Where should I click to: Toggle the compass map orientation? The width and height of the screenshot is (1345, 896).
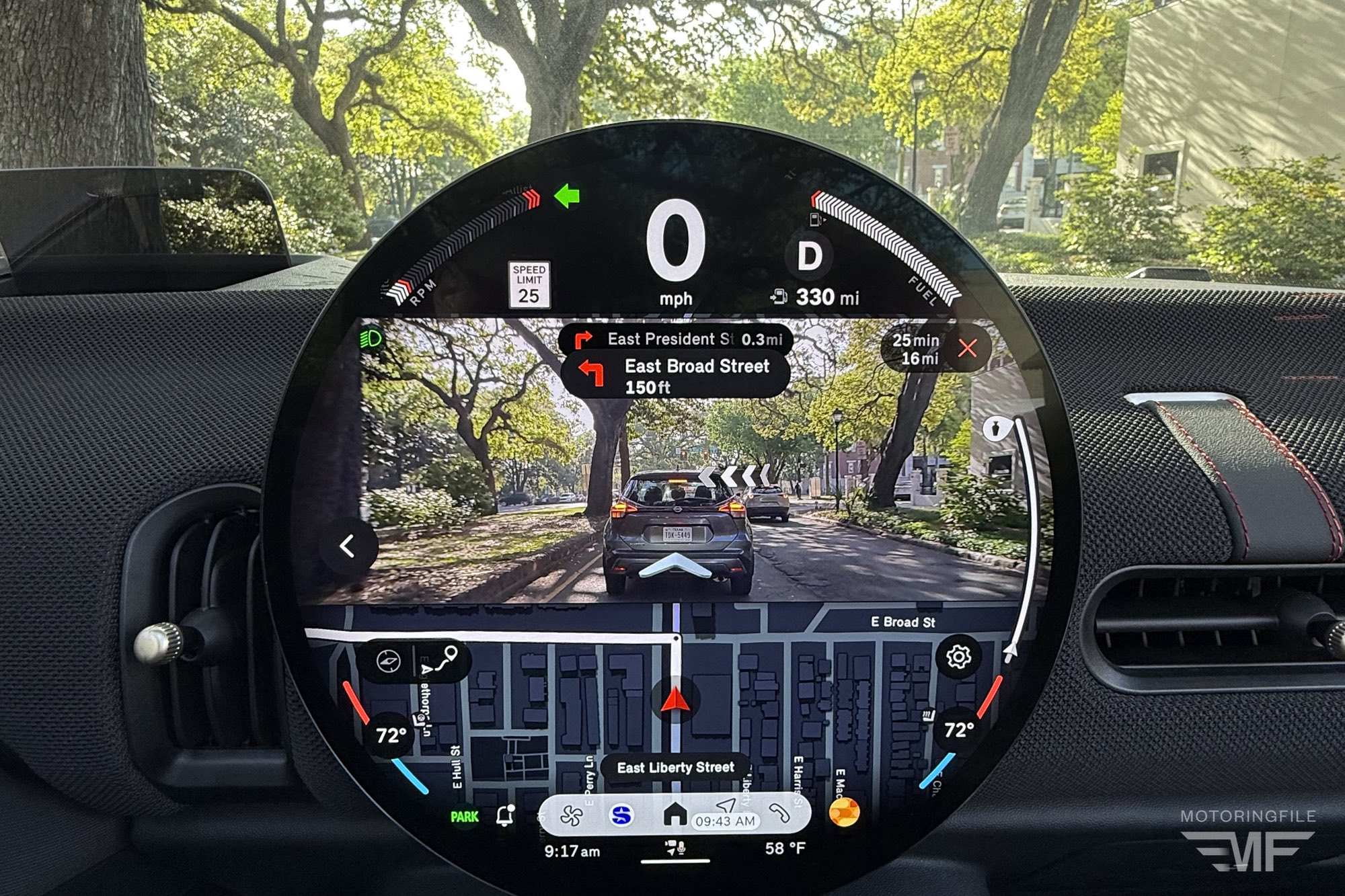[389, 661]
